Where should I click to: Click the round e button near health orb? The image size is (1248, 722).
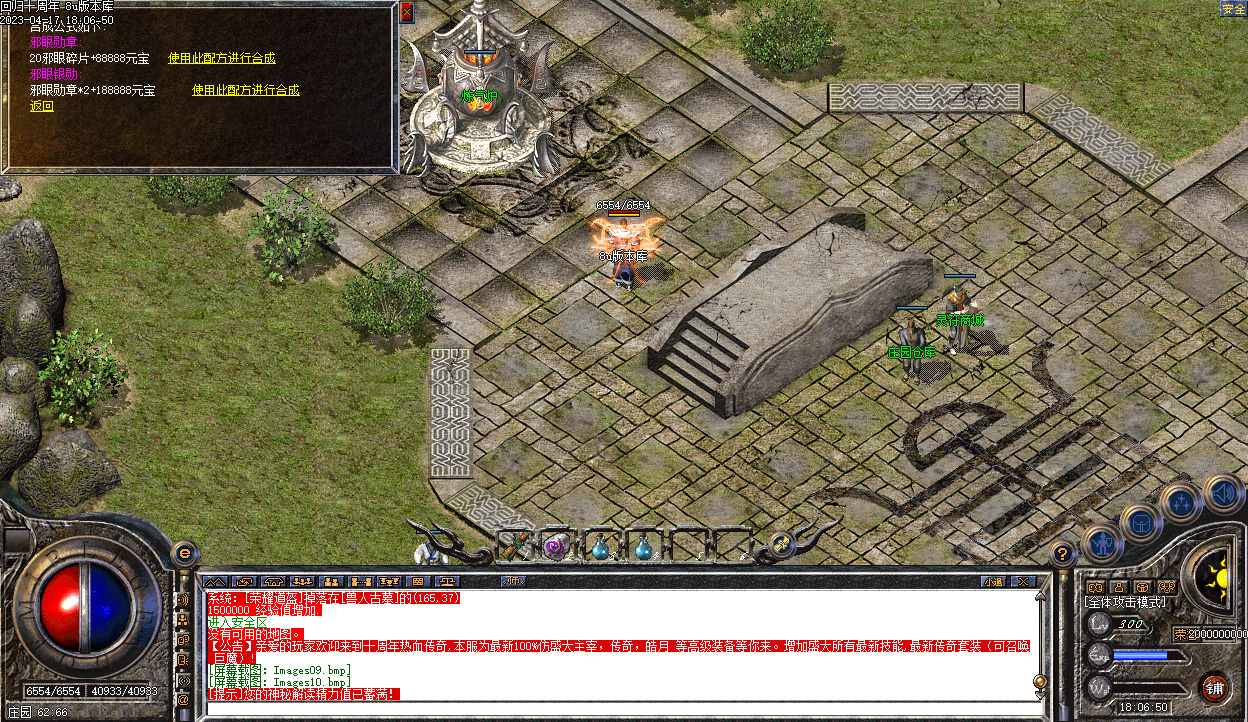click(183, 552)
